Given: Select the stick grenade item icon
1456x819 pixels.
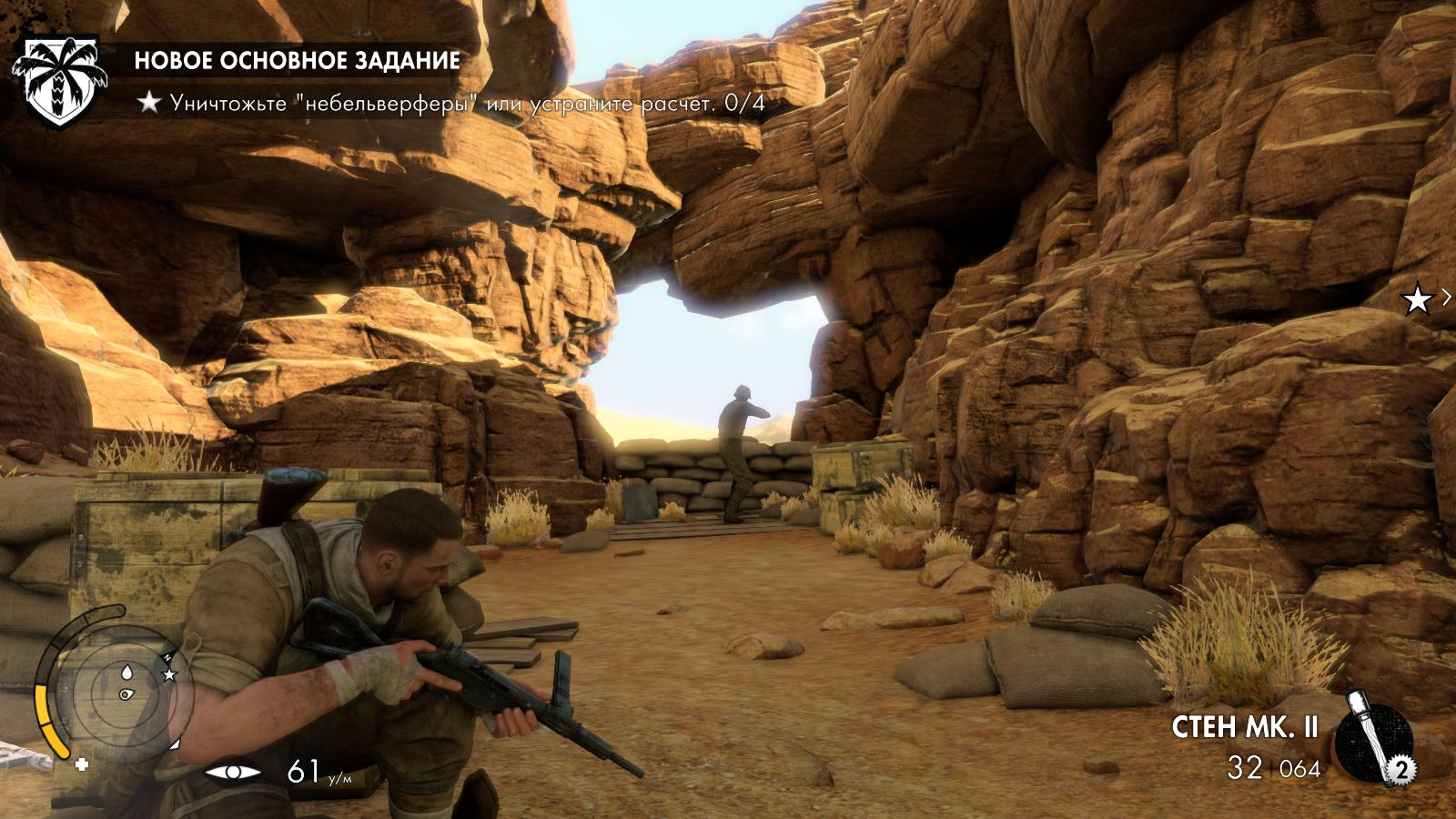Looking at the screenshot, I should (1374, 735).
